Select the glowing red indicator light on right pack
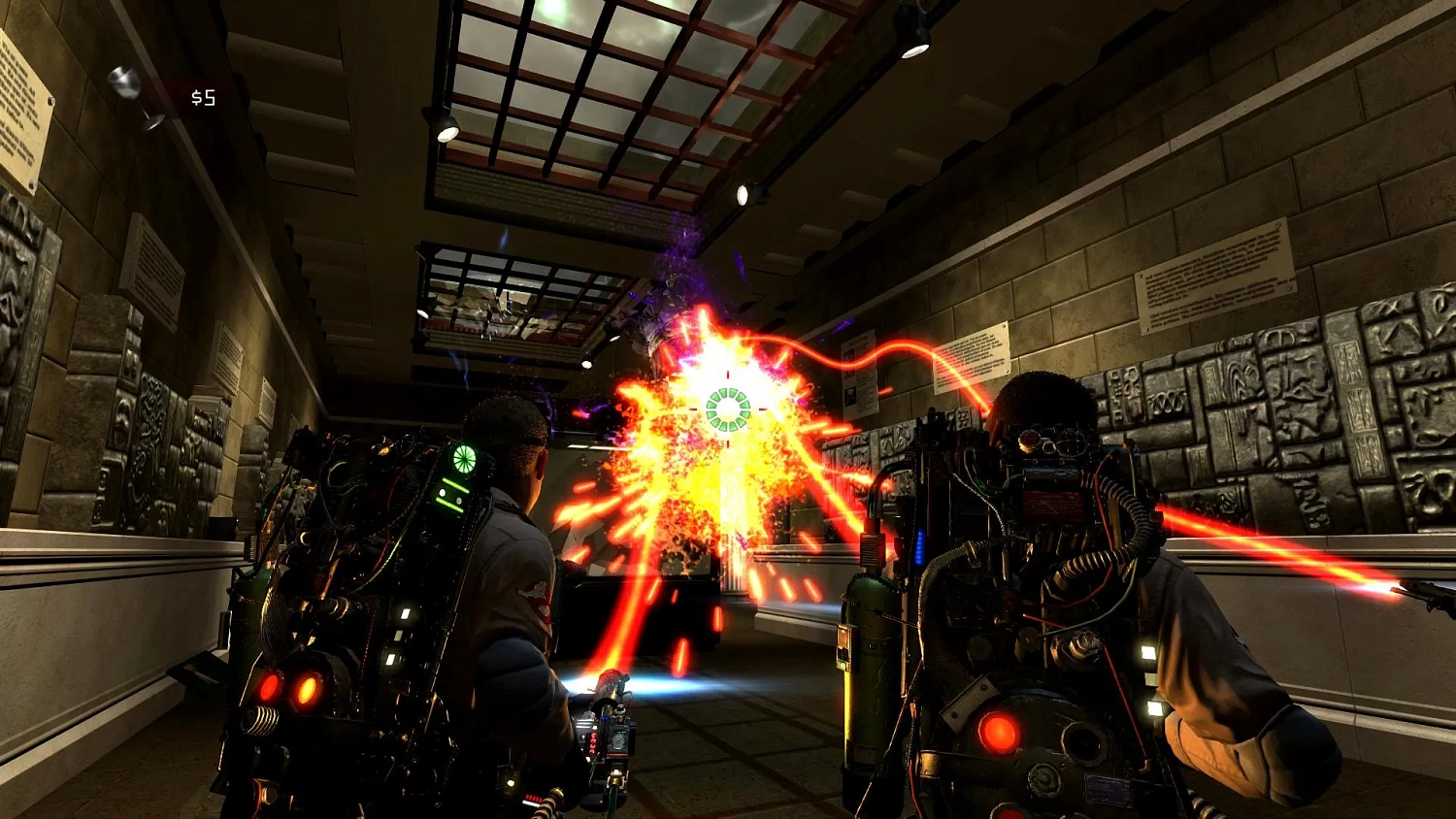 pos(998,731)
